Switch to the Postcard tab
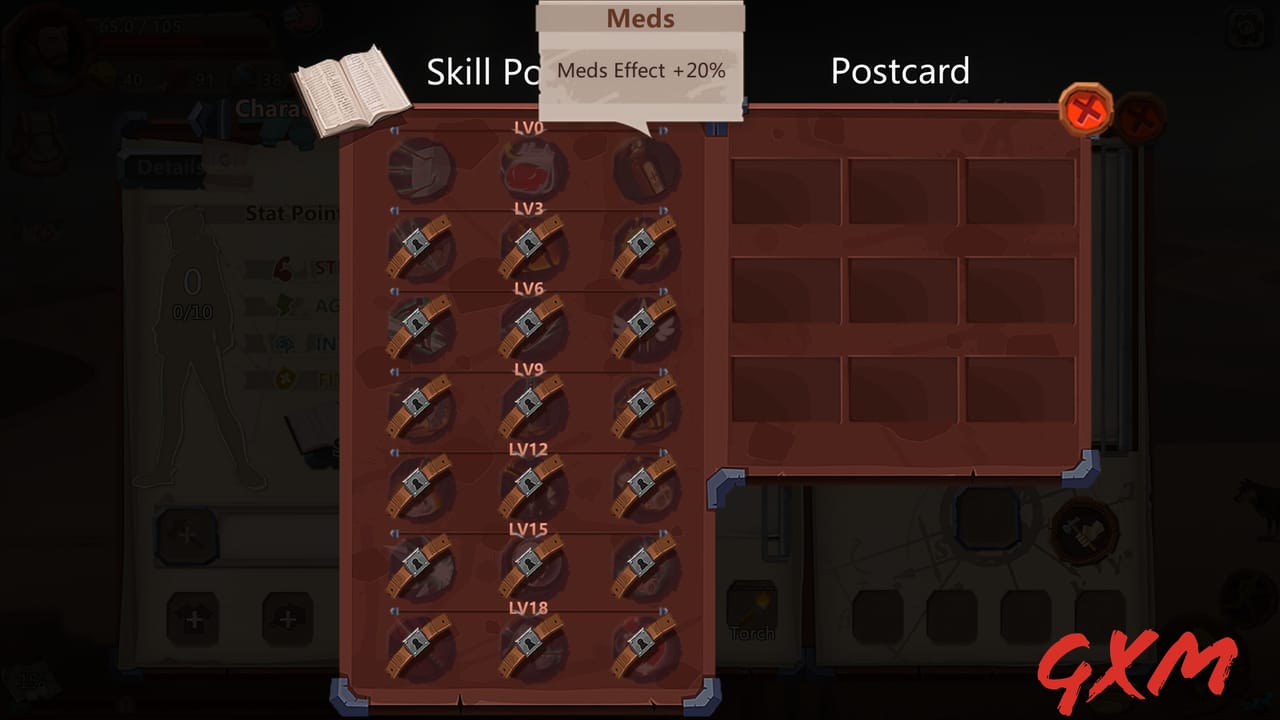The image size is (1280, 720). (x=899, y=71)
